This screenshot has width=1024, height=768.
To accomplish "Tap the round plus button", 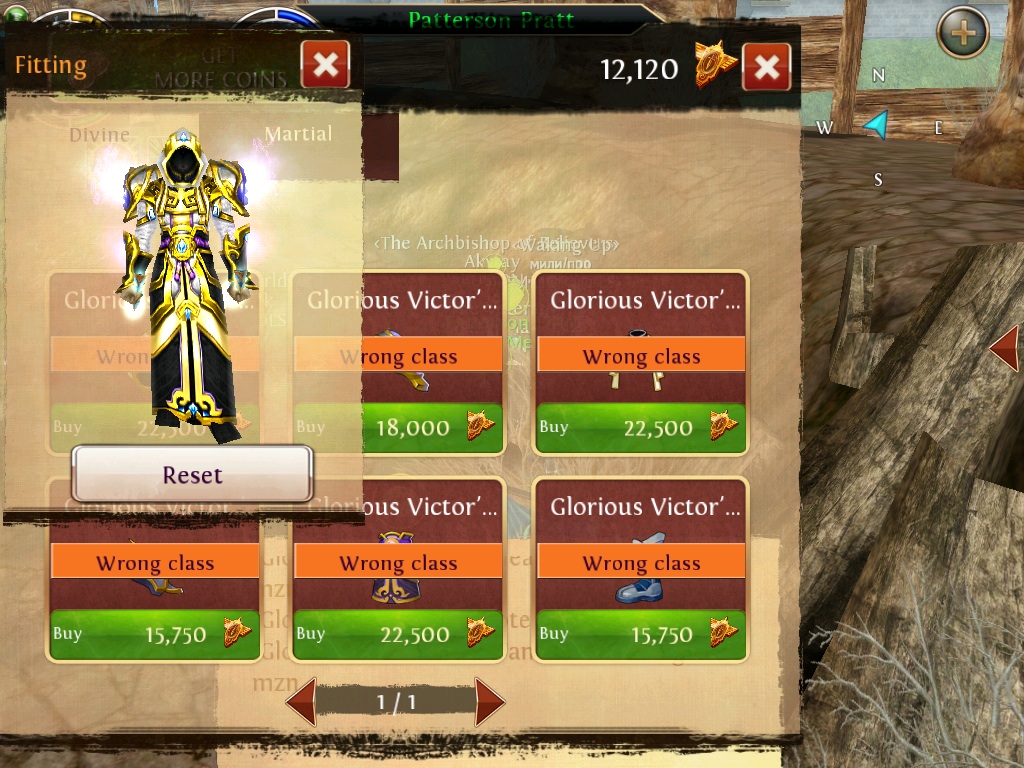I will pyautogui.click(x=962, y=34).
